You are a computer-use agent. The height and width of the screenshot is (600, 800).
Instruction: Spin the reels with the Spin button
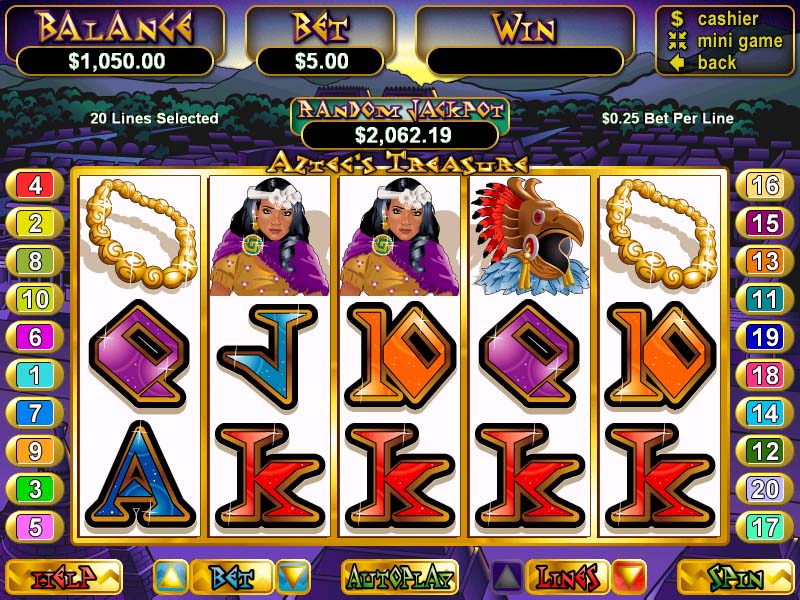pyautogui.click(x=735, y=577)
